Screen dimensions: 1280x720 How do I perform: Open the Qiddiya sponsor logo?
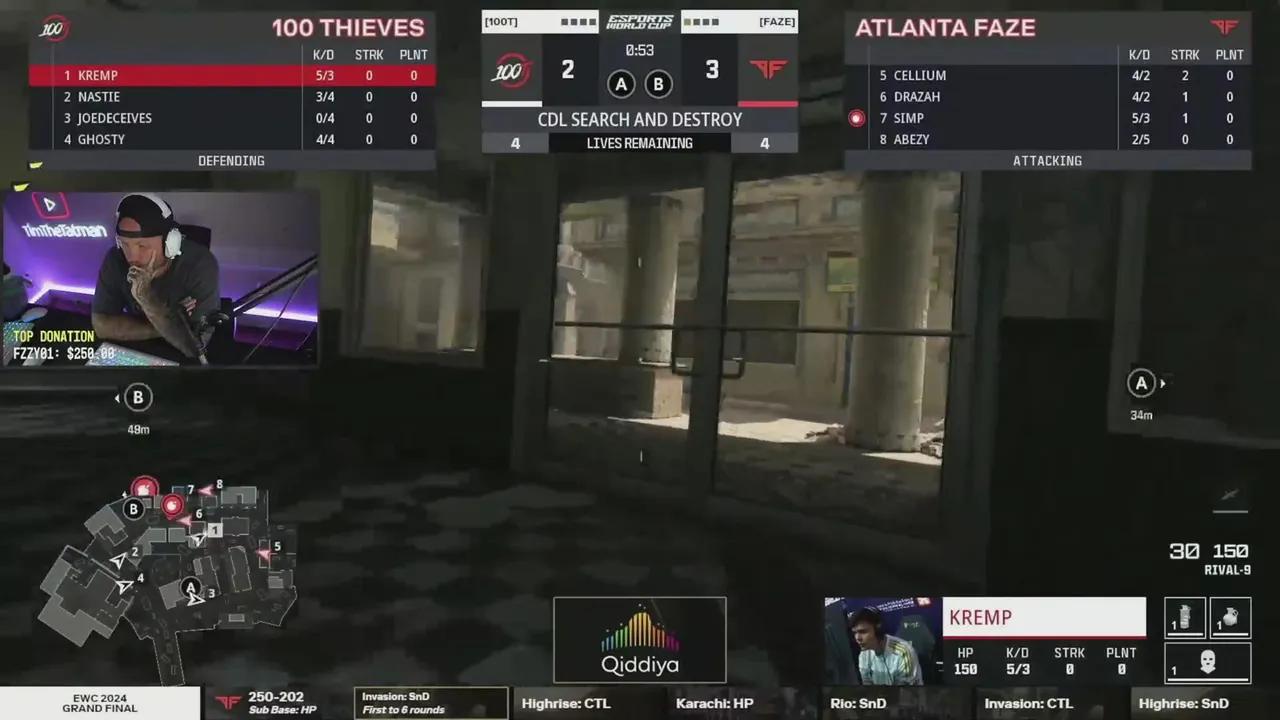tap(640, 640)
